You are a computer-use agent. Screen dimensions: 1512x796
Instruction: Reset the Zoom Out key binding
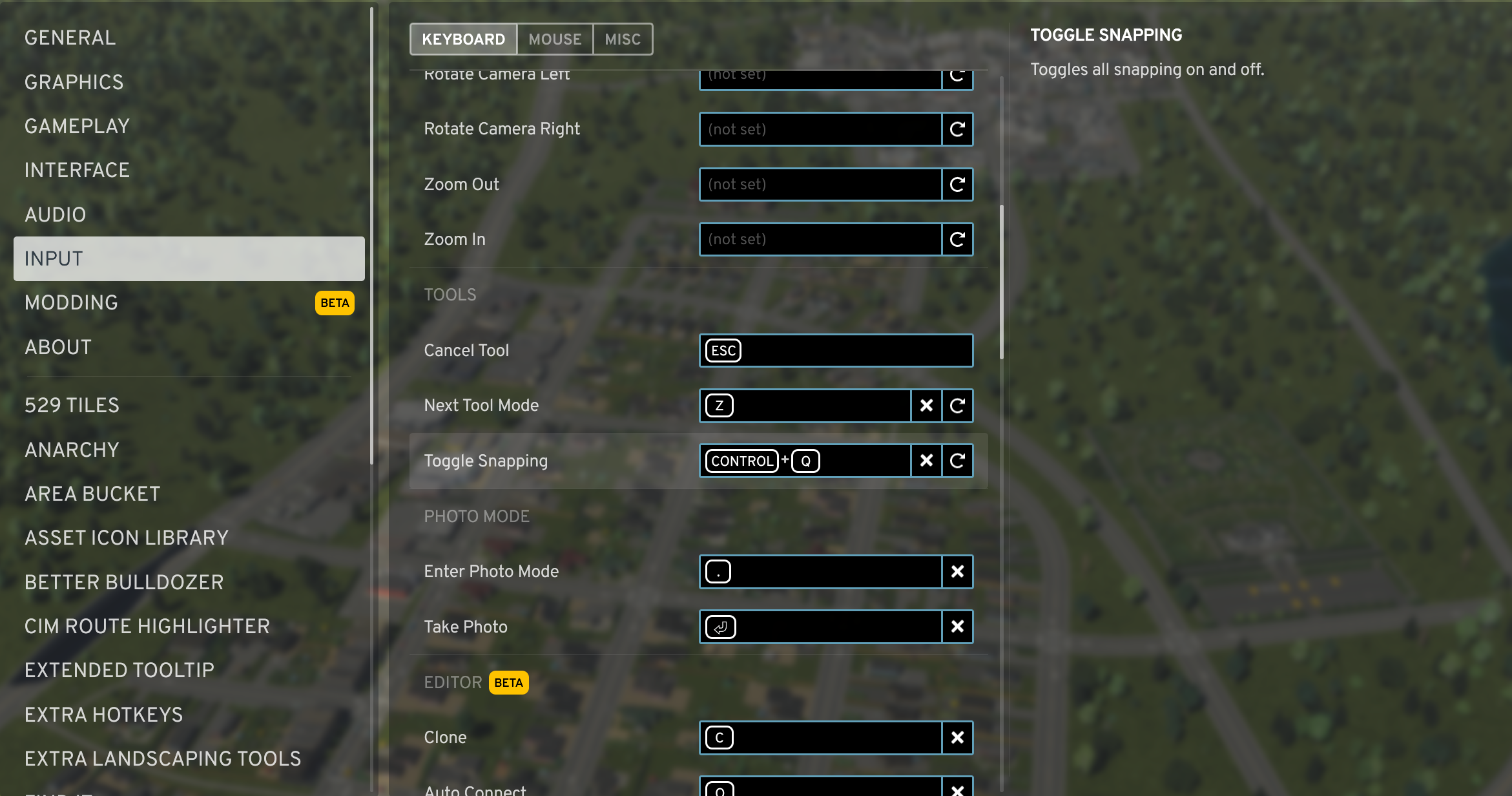pyautogui.click(x=958, y=184)
